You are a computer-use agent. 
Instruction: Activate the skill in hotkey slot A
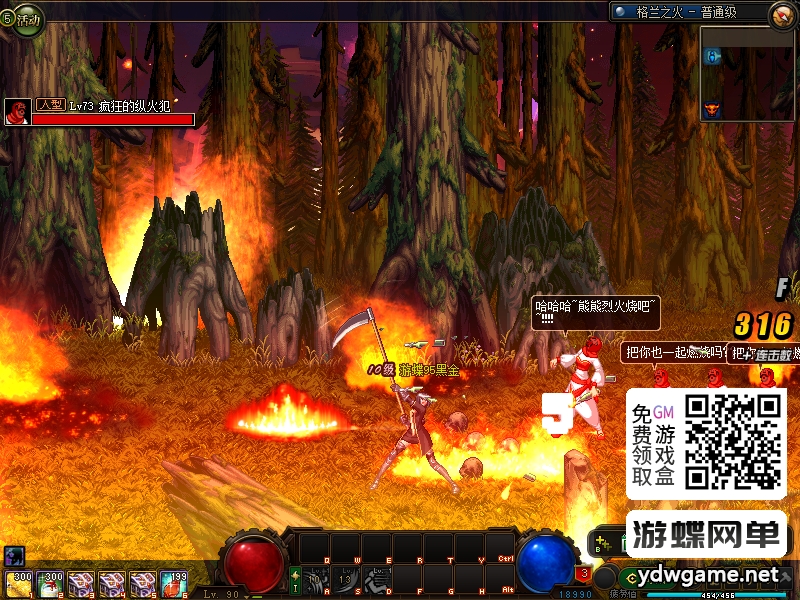tap(315, 578)
